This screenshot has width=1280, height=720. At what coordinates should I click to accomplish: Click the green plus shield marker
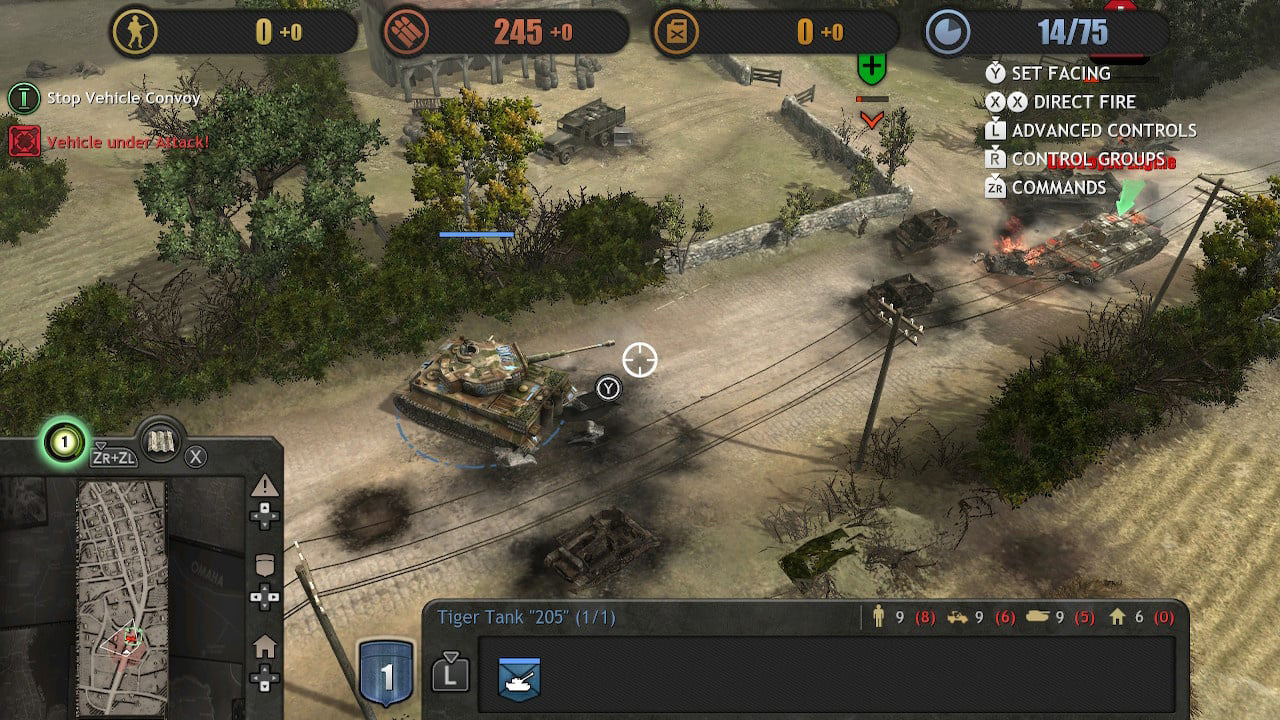point(872,68)
